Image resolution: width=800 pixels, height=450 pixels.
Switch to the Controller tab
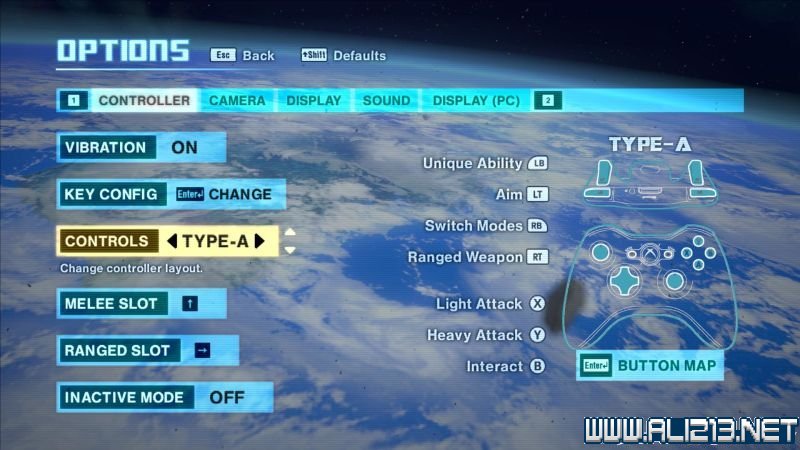[144, 100]
